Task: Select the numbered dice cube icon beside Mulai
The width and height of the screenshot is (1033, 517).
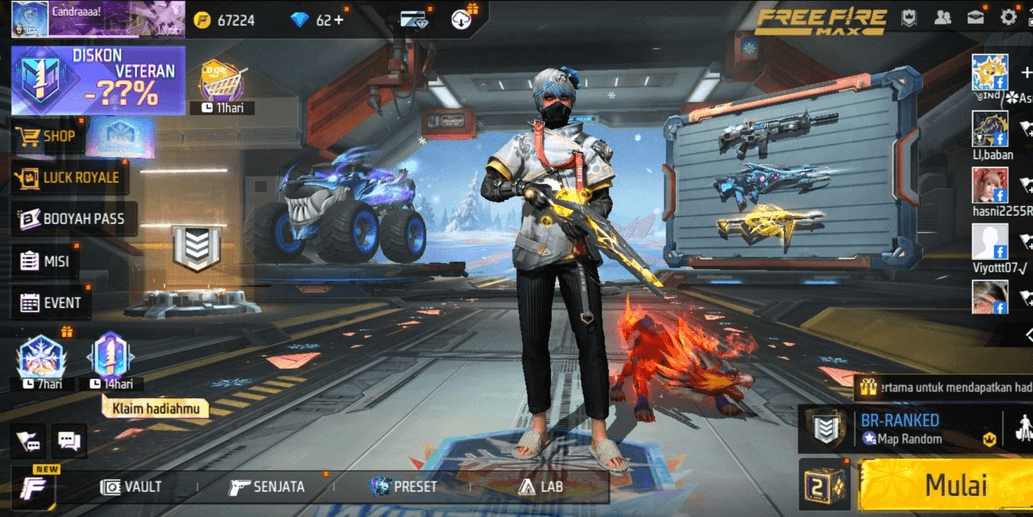Action: tap(824, 486)
